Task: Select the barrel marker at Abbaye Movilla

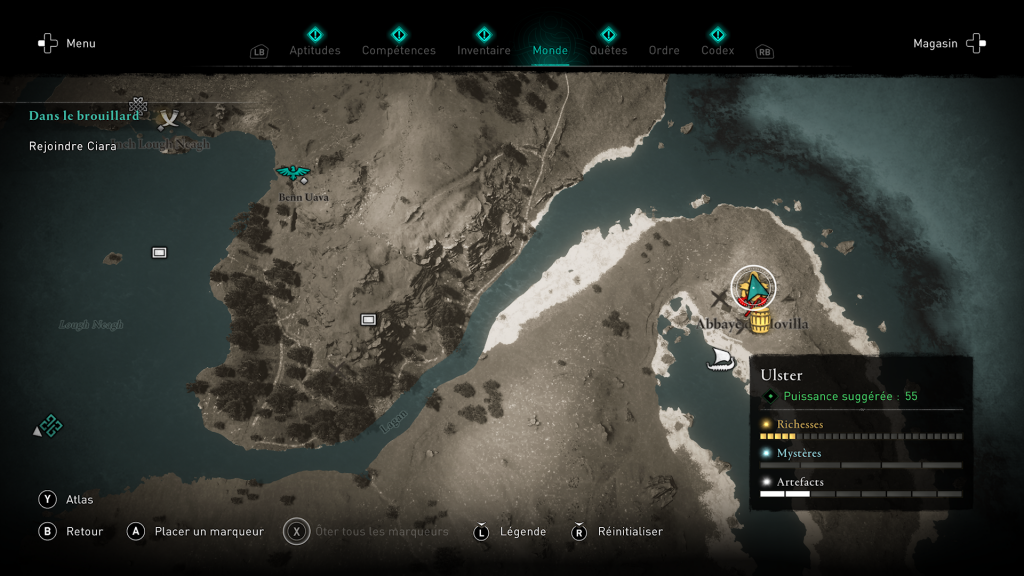Action: (x=759, y=319)
